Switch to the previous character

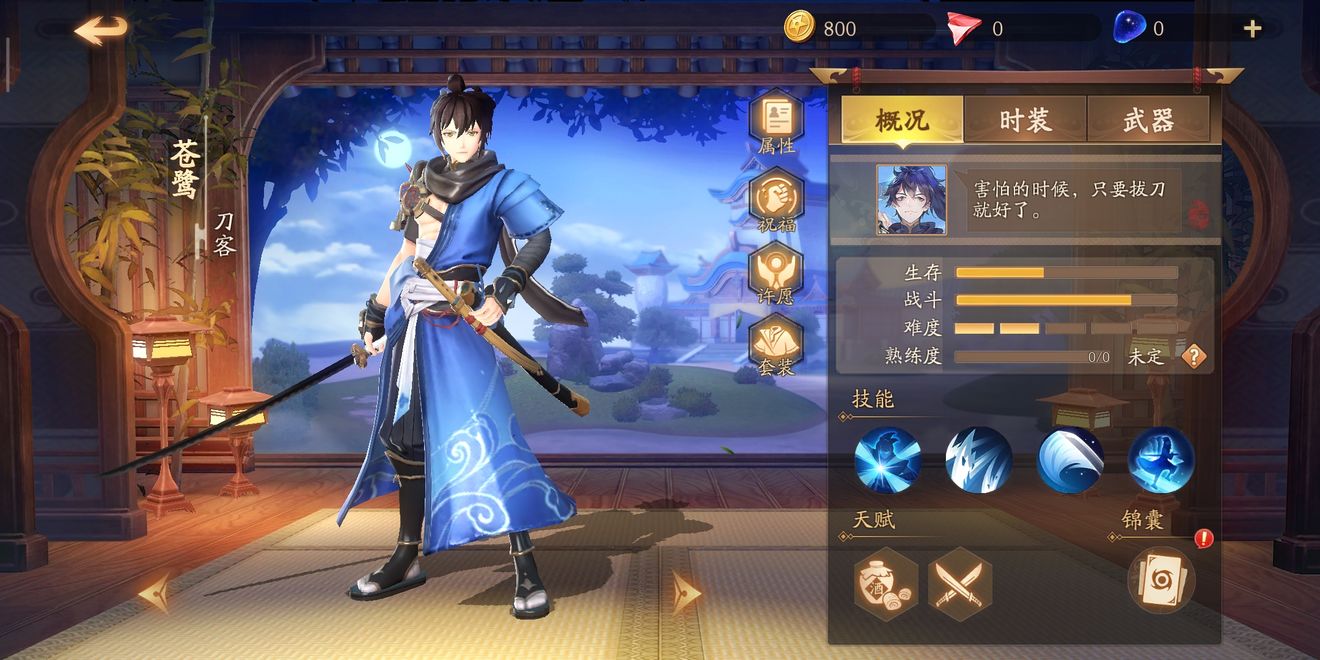pyautogui.click(x=155, y=593)
